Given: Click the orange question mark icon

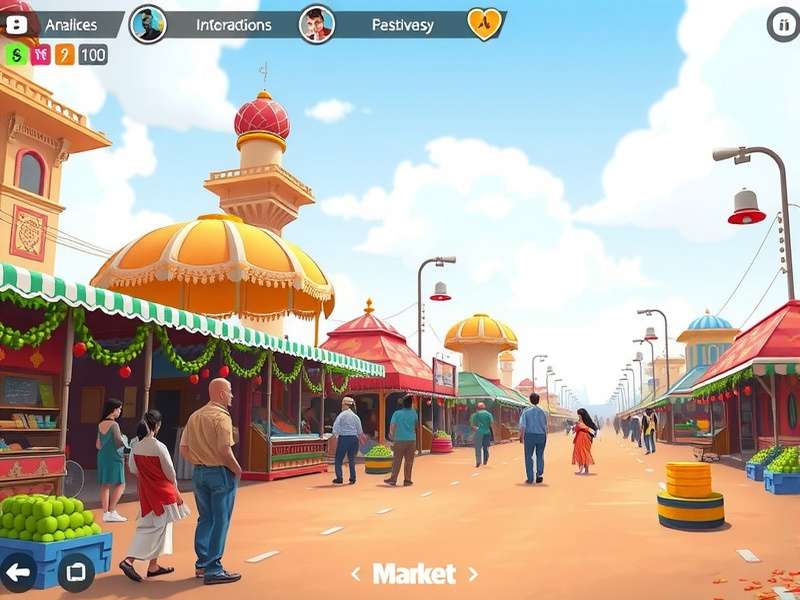Looking at the screenshot, I should (x=65, y=55).
